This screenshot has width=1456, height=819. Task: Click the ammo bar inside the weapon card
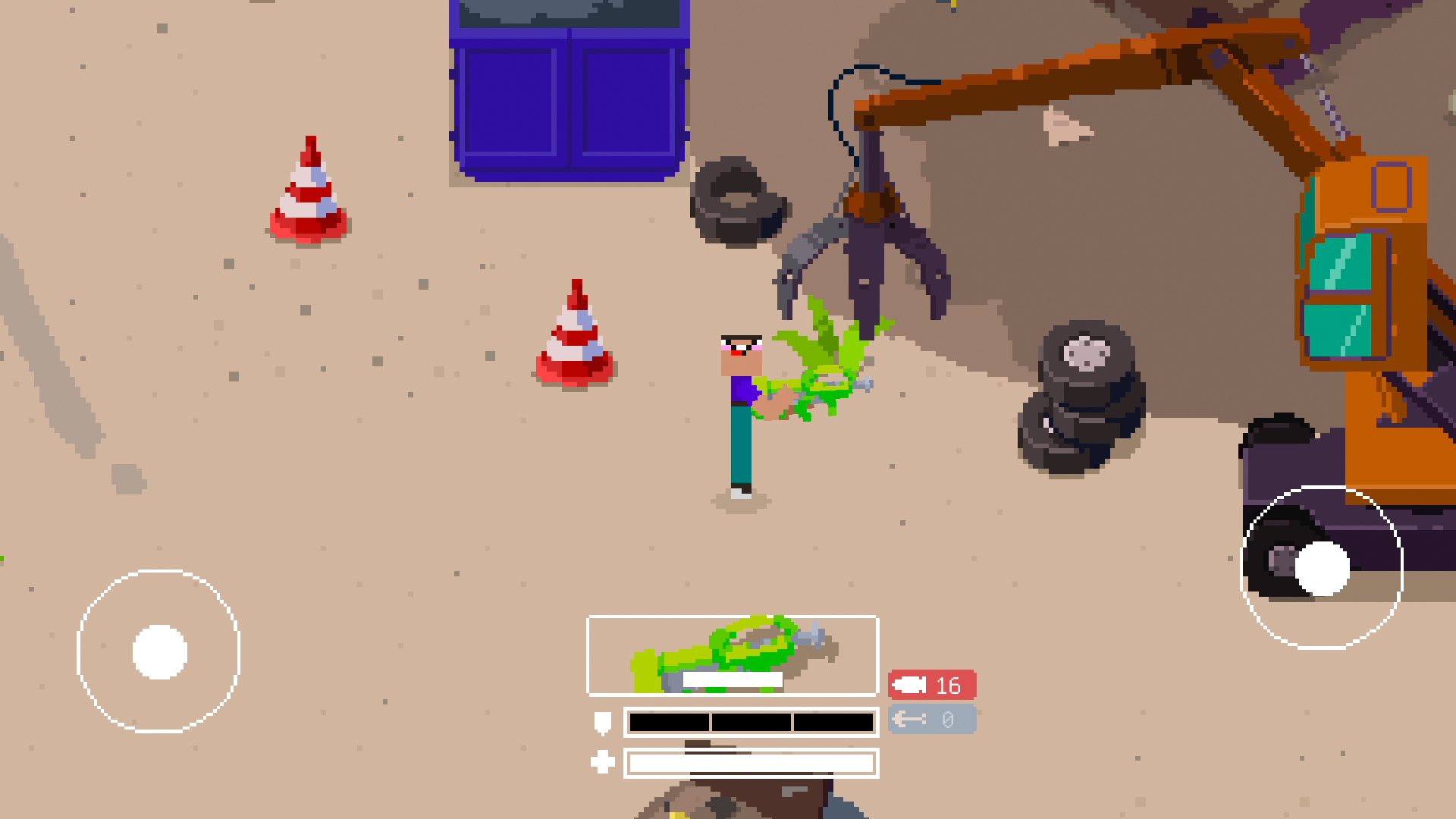(732, 680)
